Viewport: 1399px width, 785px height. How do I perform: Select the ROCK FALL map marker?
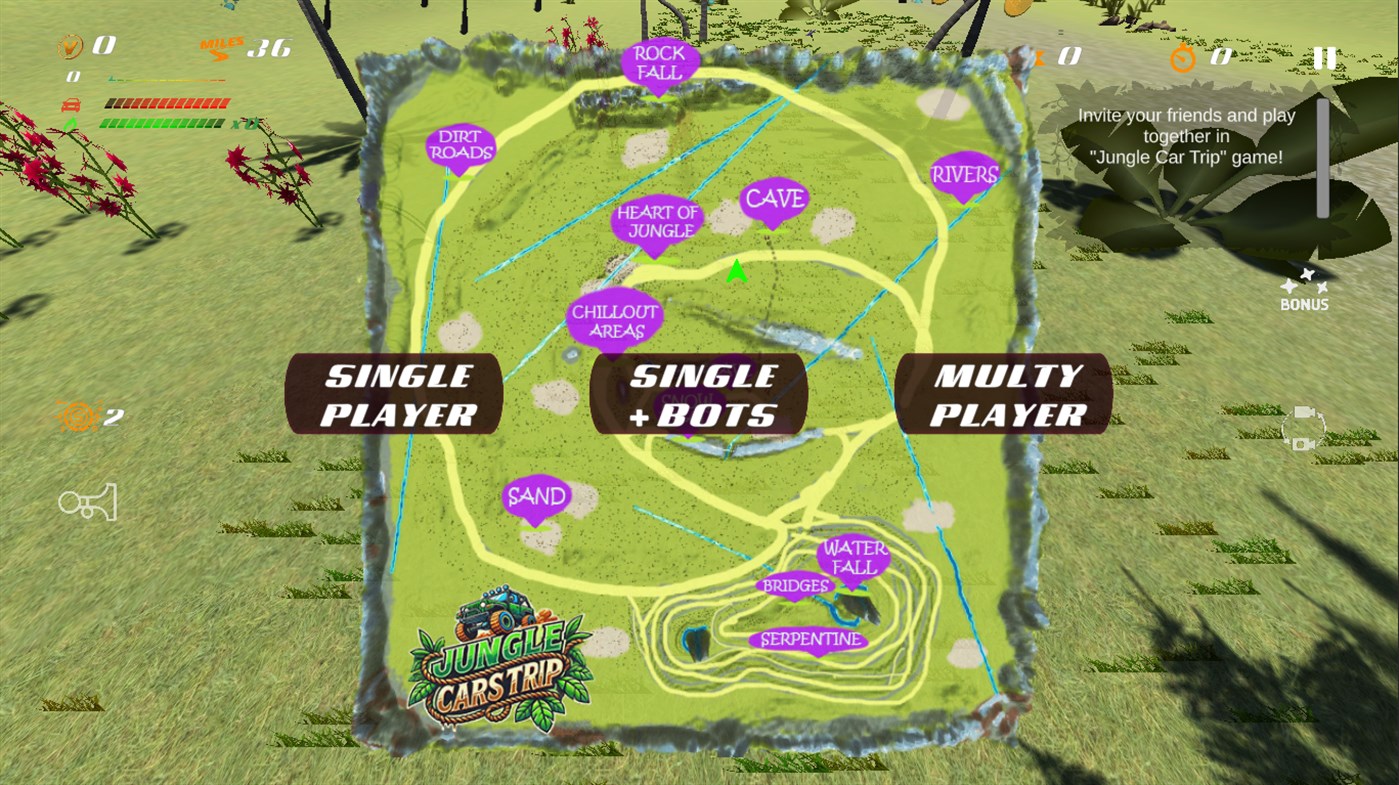click(659, 62)
